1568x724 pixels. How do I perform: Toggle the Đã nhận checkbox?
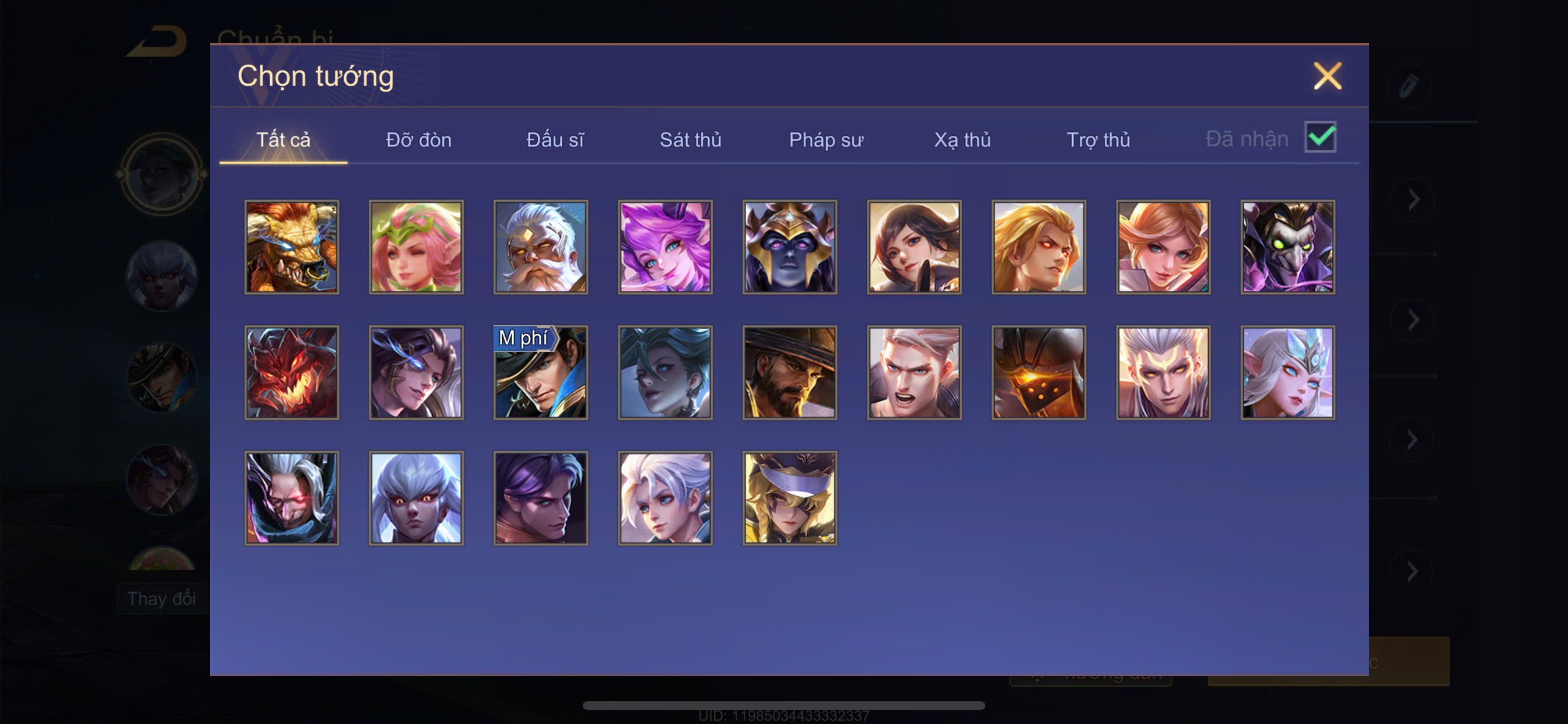1319,137
